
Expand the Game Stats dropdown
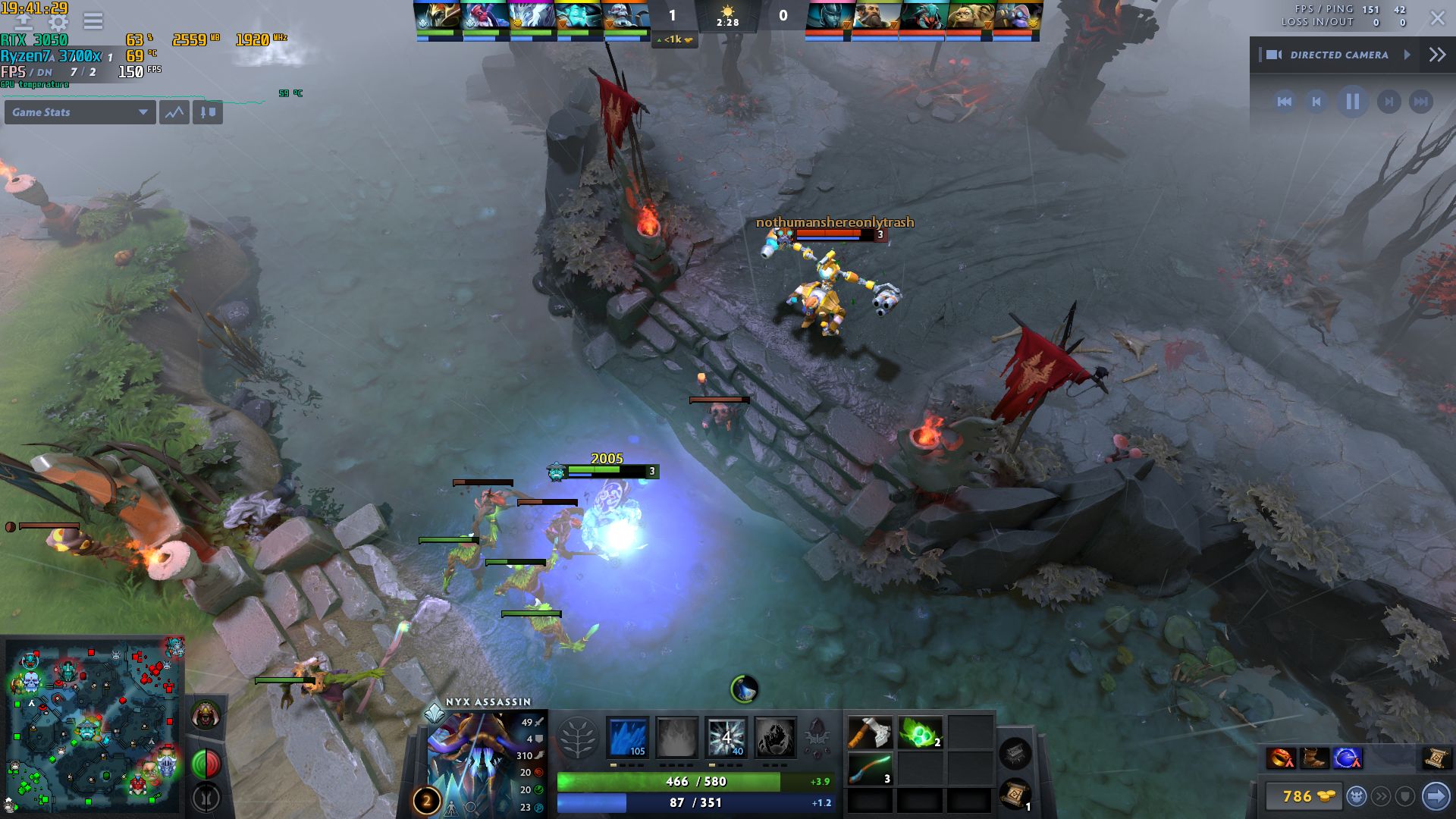[x=79, y=112]
